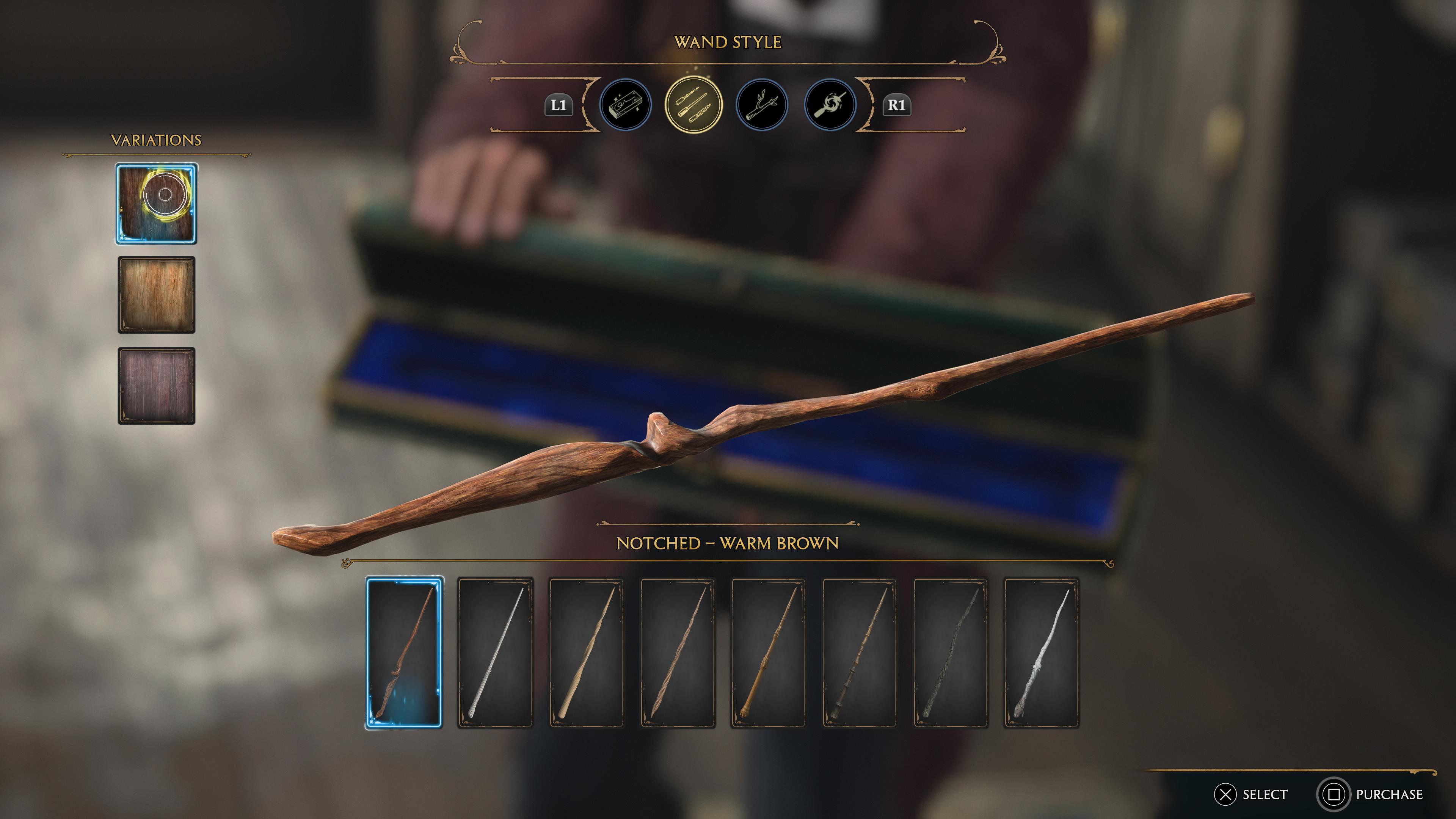
Task: Select the highlighted wand styles category icon
Action: coord(694,105)
